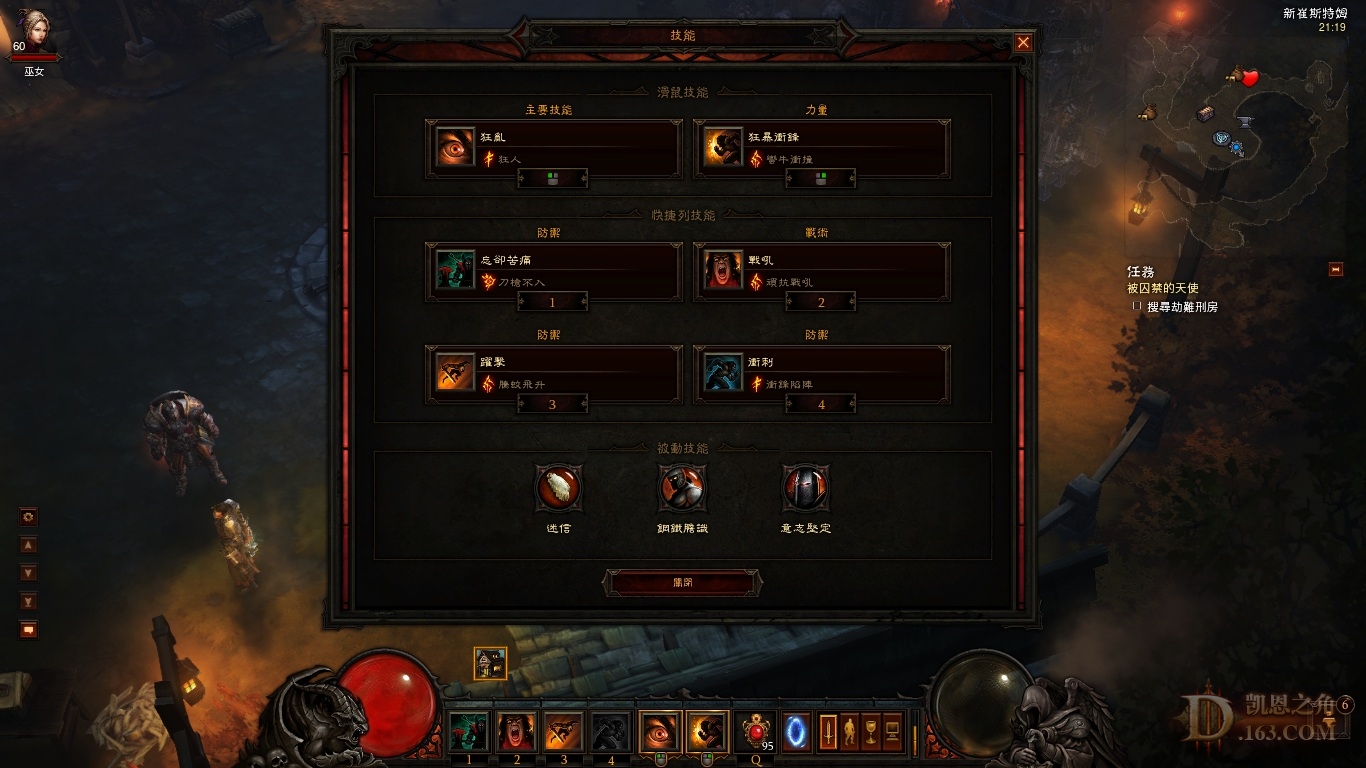
Task: Close the skills window with the X
Action: [1023, 42]
